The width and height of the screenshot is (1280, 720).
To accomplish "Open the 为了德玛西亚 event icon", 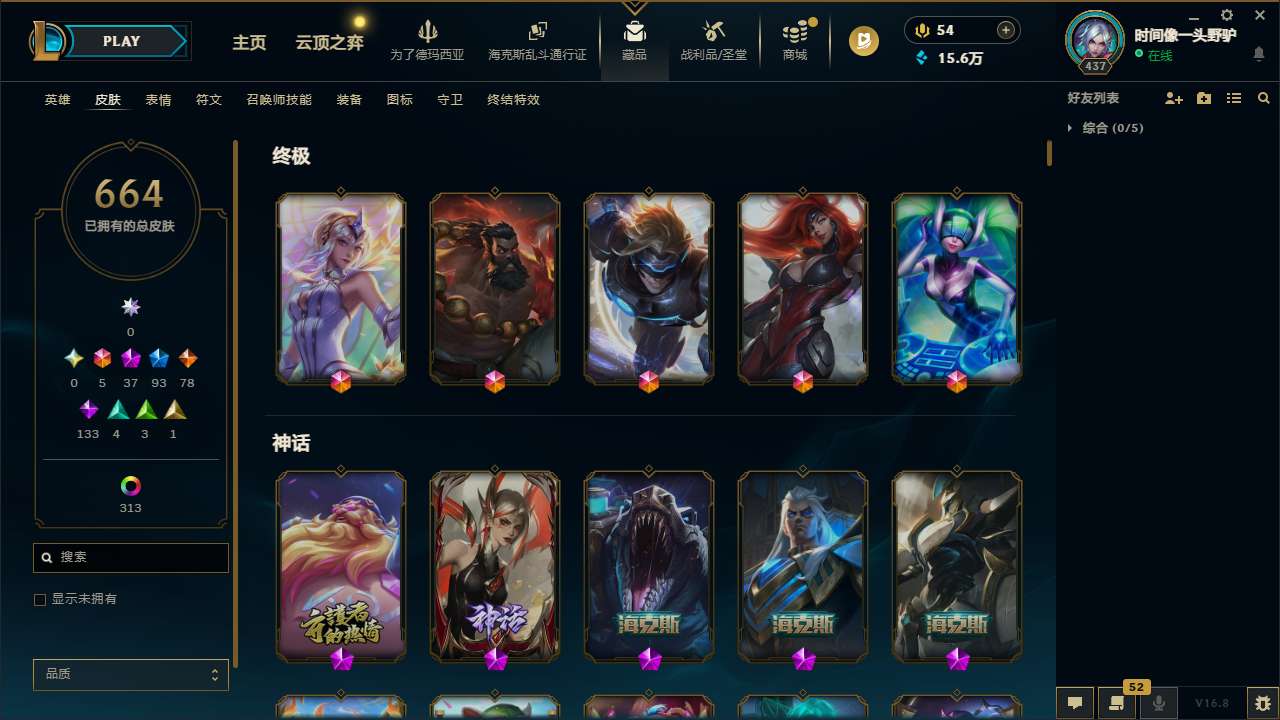I will click(429, 40).
